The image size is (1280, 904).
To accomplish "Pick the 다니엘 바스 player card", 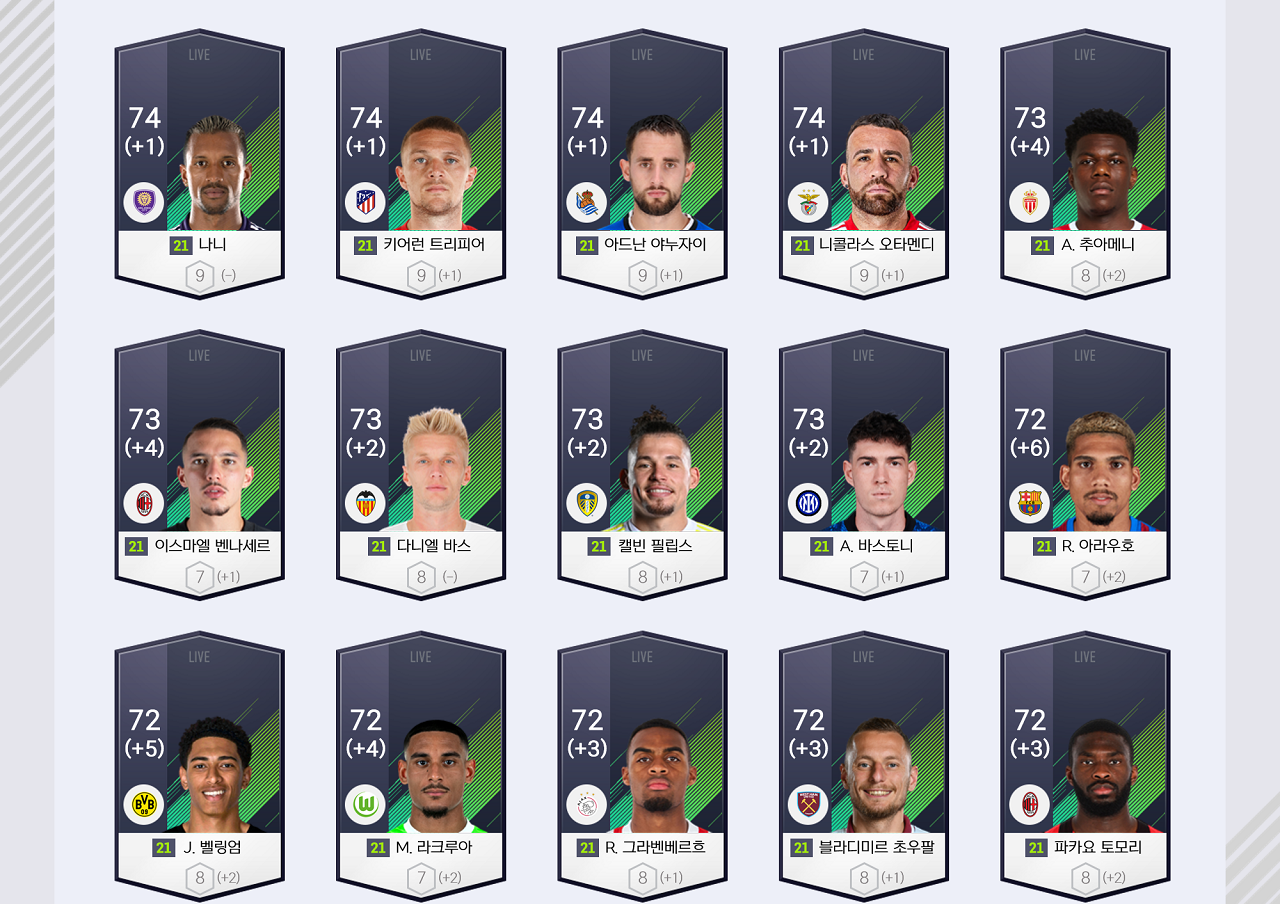I will [x=421, y=466].
